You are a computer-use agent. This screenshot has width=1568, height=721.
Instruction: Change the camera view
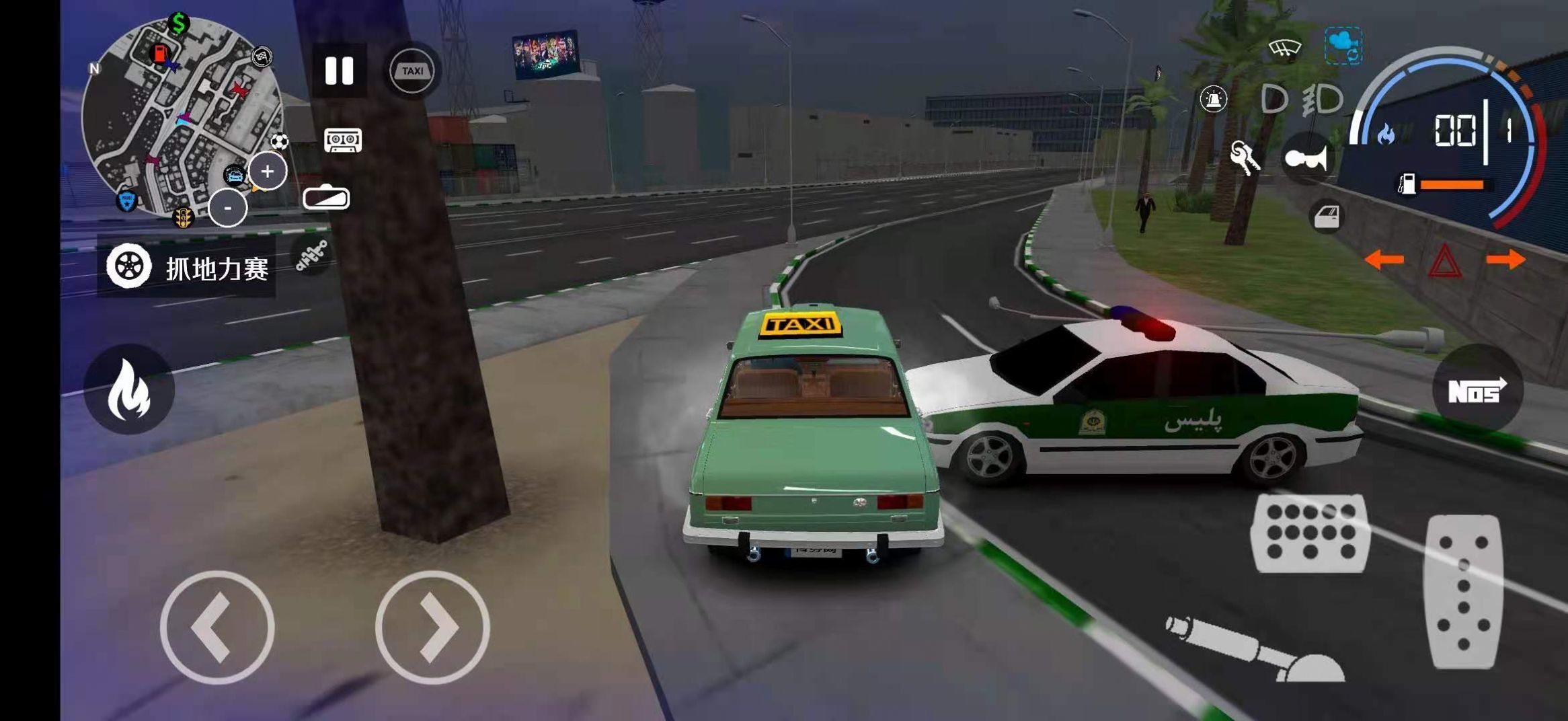[x=1343, y=46]
